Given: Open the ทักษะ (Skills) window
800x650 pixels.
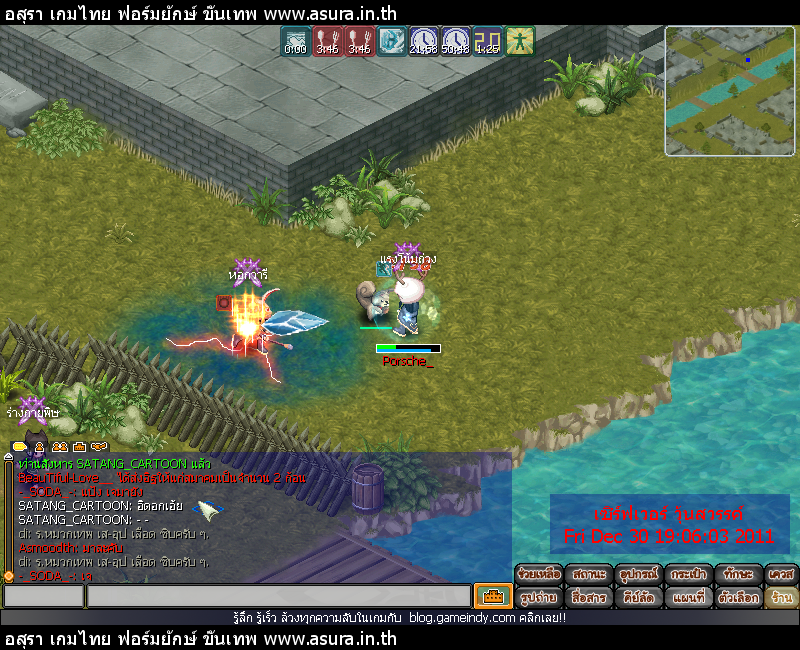Looking at the screenshot, I should point(739,575).
